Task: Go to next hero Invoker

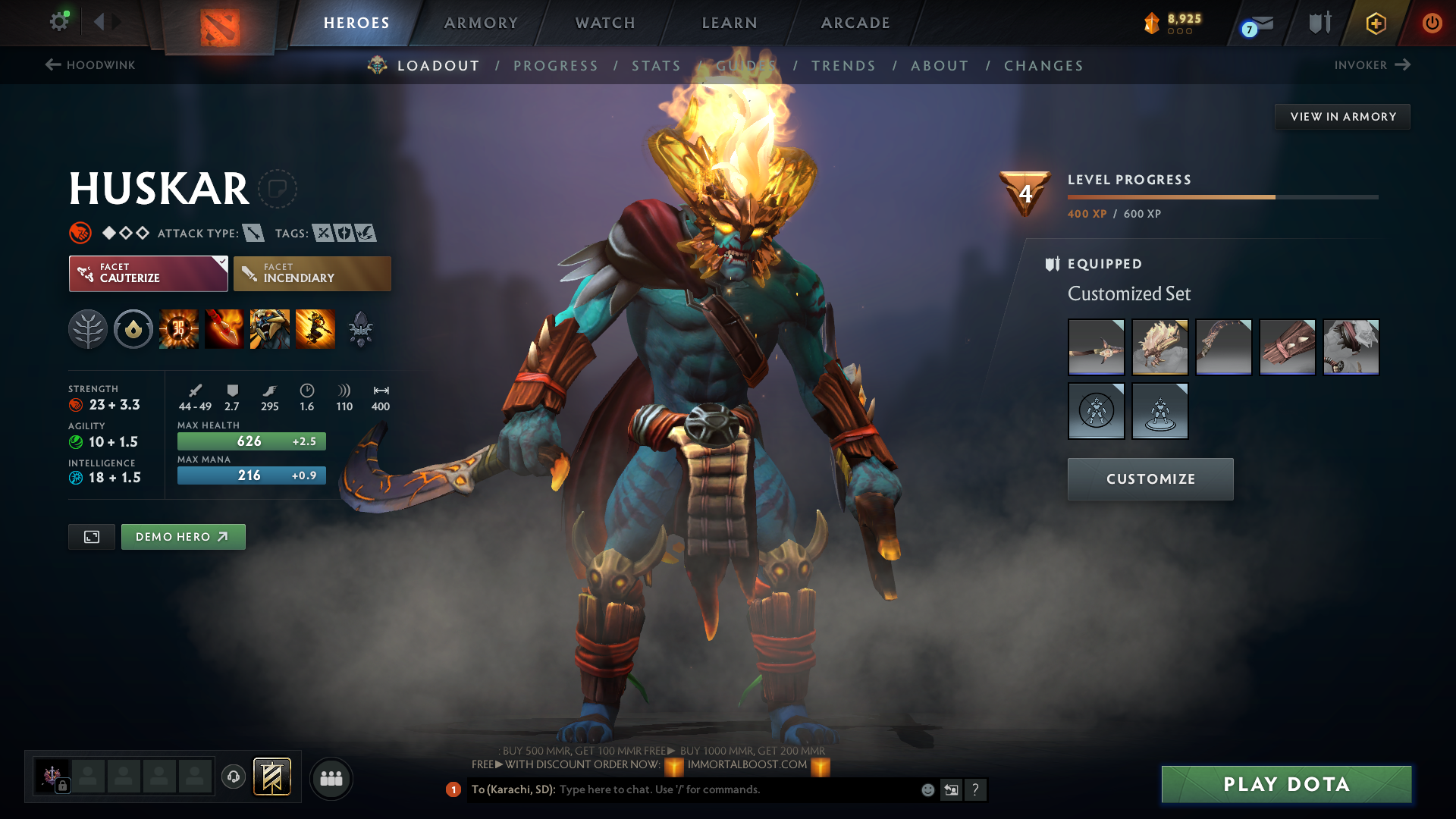Action: (x=1372, y=65)
